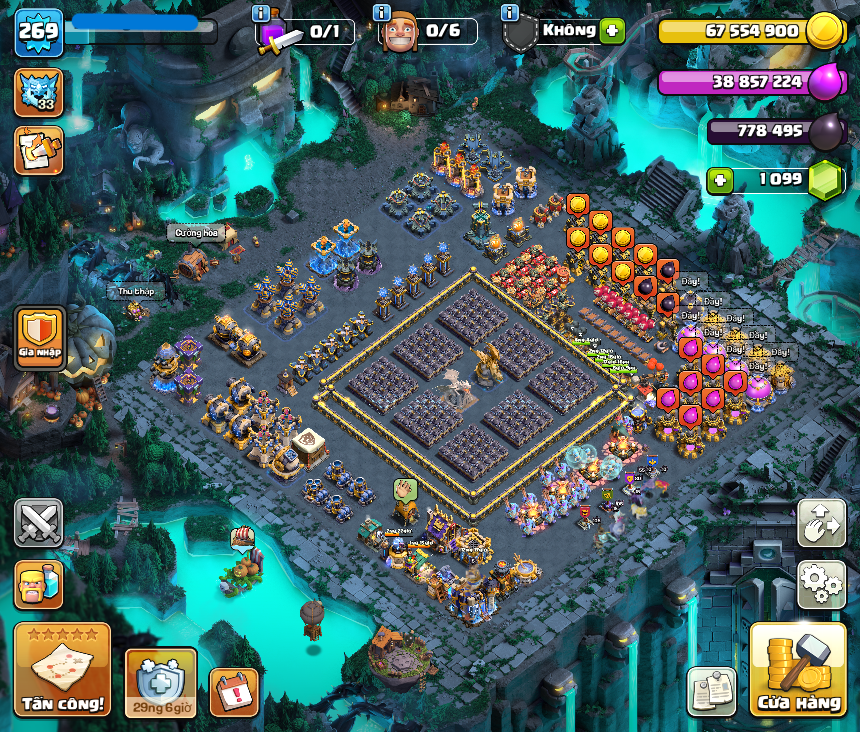Open the orange quest notes icon
Screen dimensions: 860x732
click(38, 150)
